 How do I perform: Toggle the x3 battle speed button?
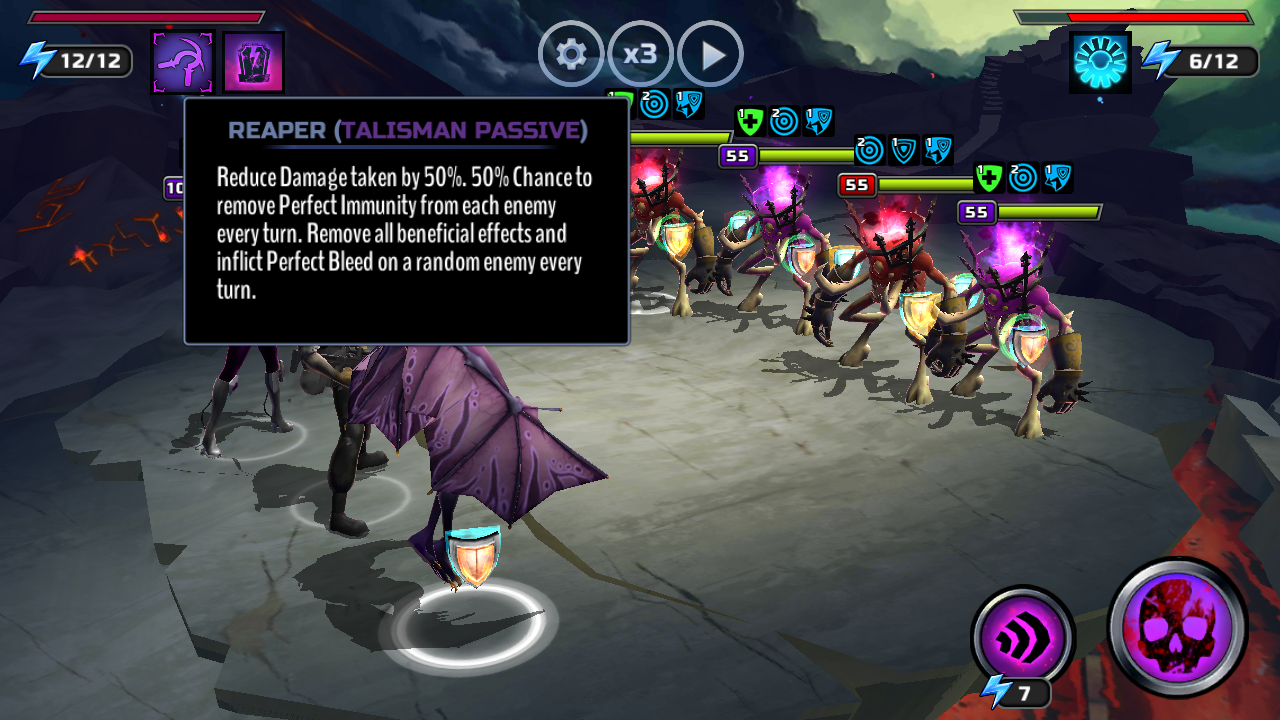coord(640,54)
